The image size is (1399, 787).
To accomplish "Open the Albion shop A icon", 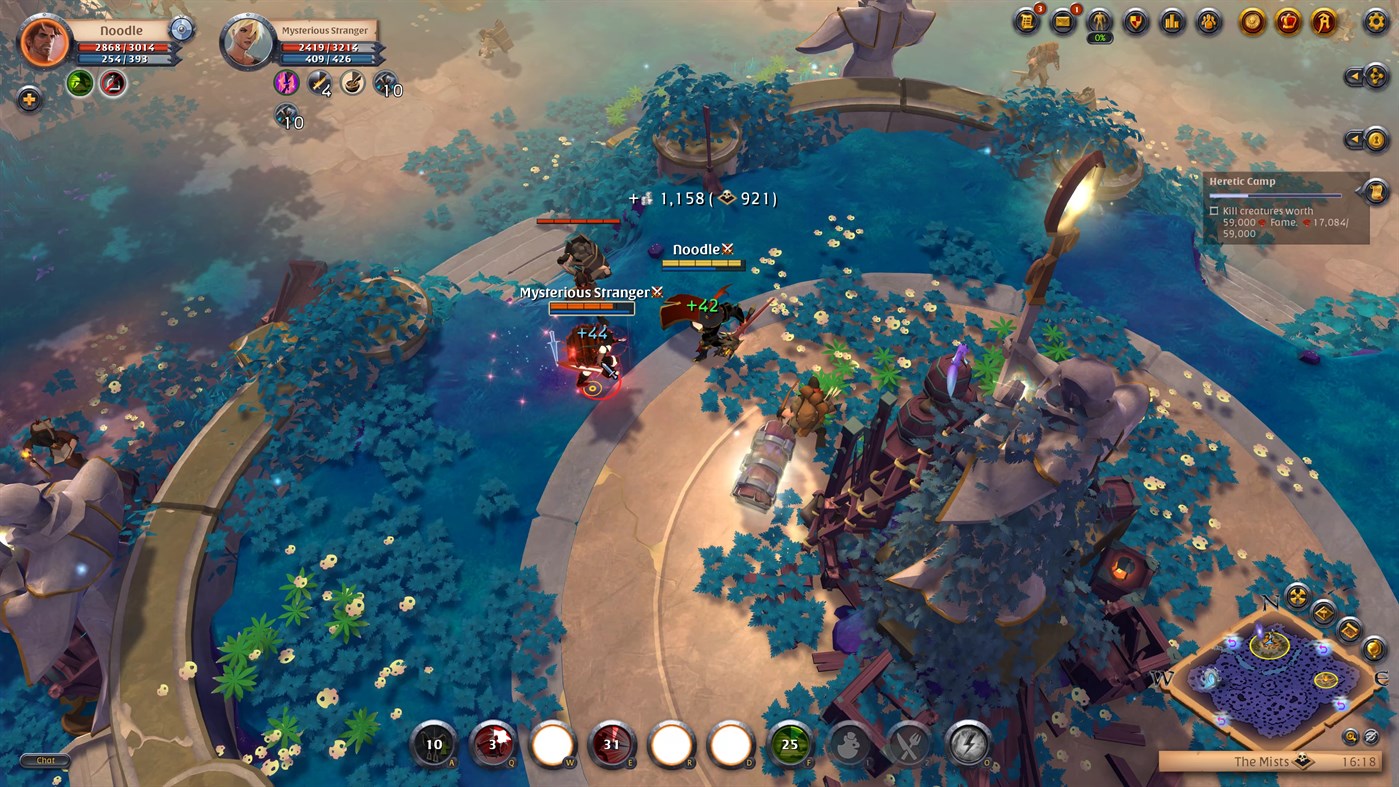I will 1325,22.
